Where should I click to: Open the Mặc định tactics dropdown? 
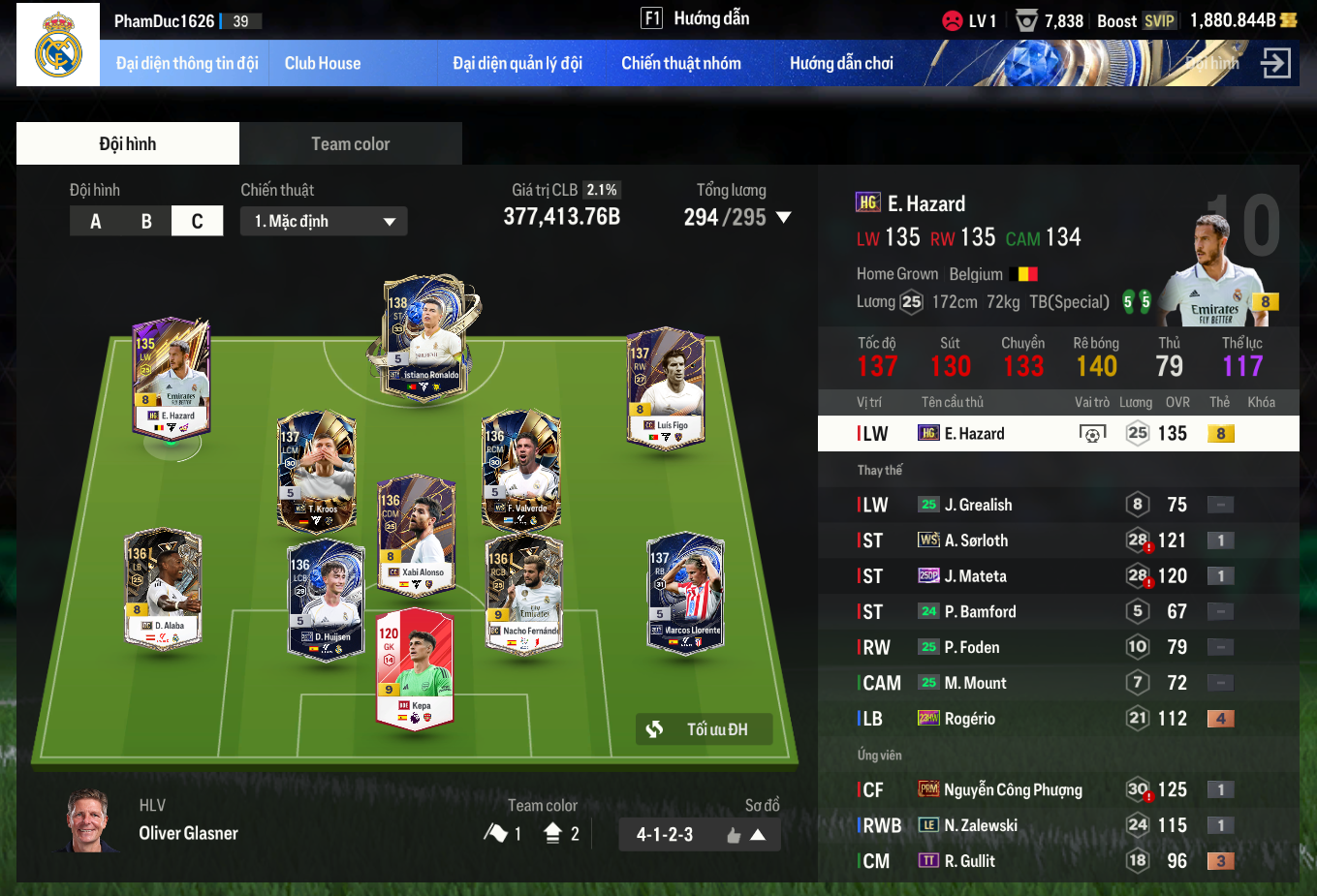(324, 222)
